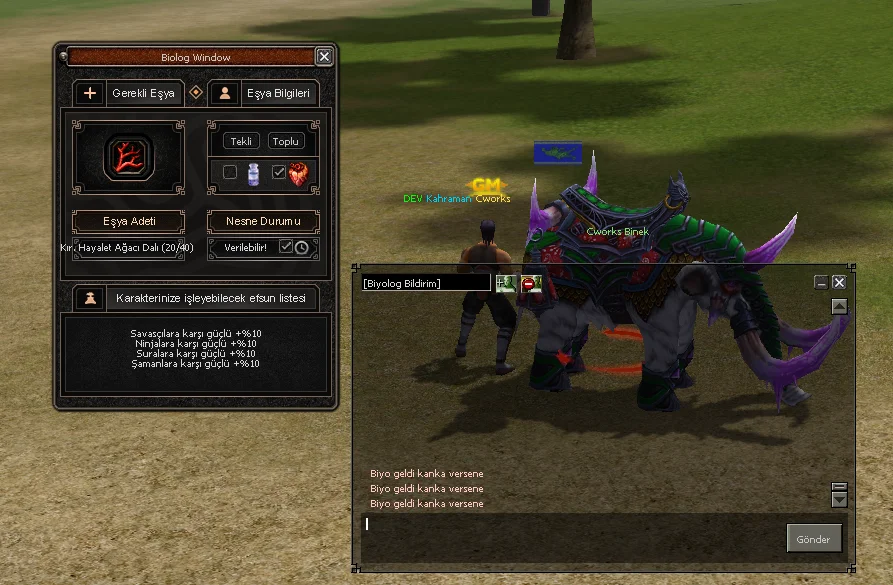Send the whisper with the Gönder button
Image resolution: width=893 pixels, height=585 pixels.
click(x=813, y=539)
